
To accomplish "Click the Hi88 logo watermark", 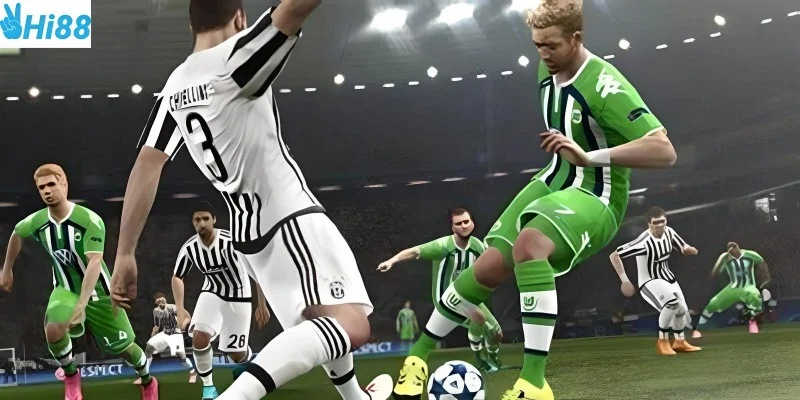I will point(45,24).
